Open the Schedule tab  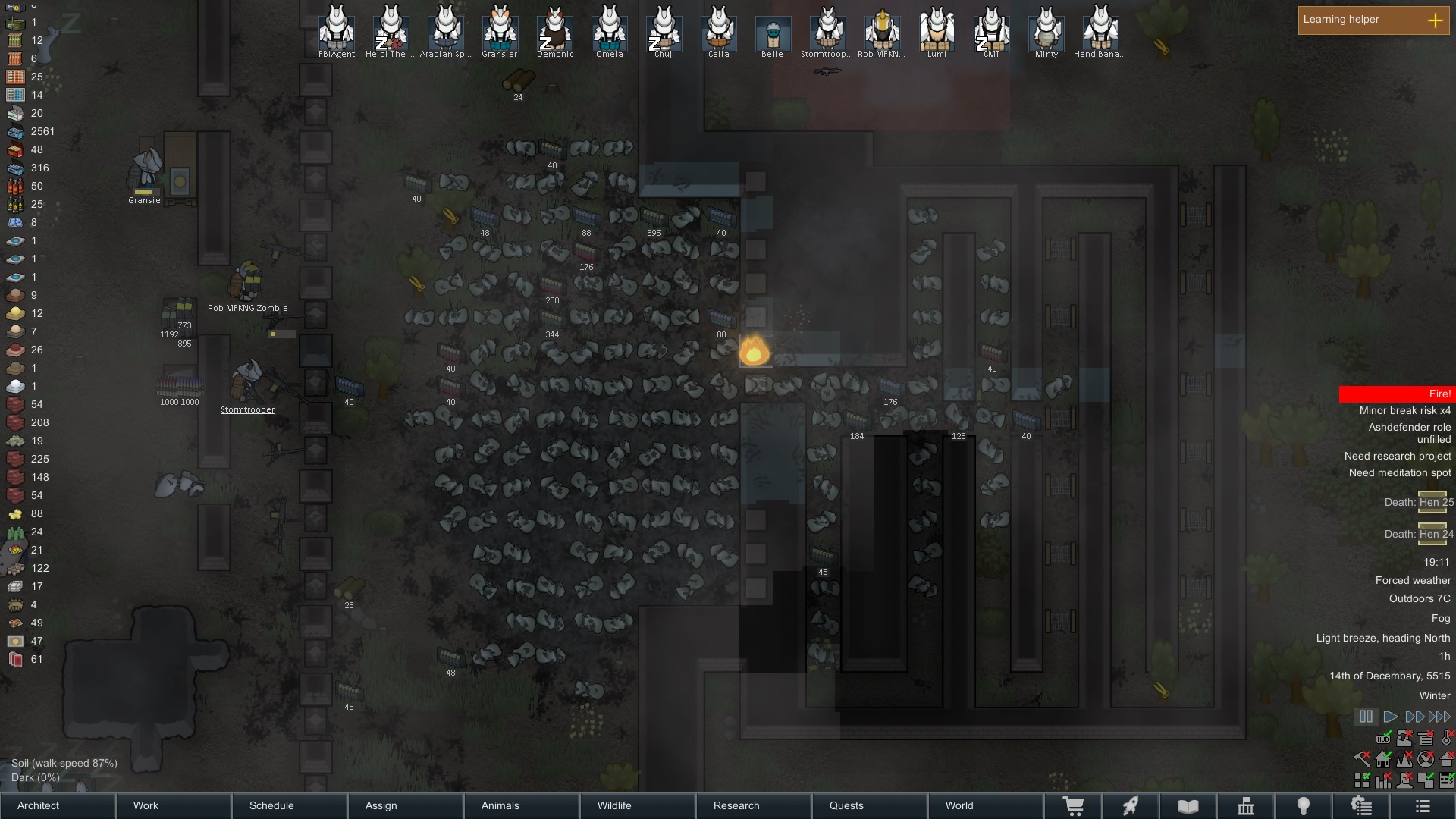coord(290,805)
